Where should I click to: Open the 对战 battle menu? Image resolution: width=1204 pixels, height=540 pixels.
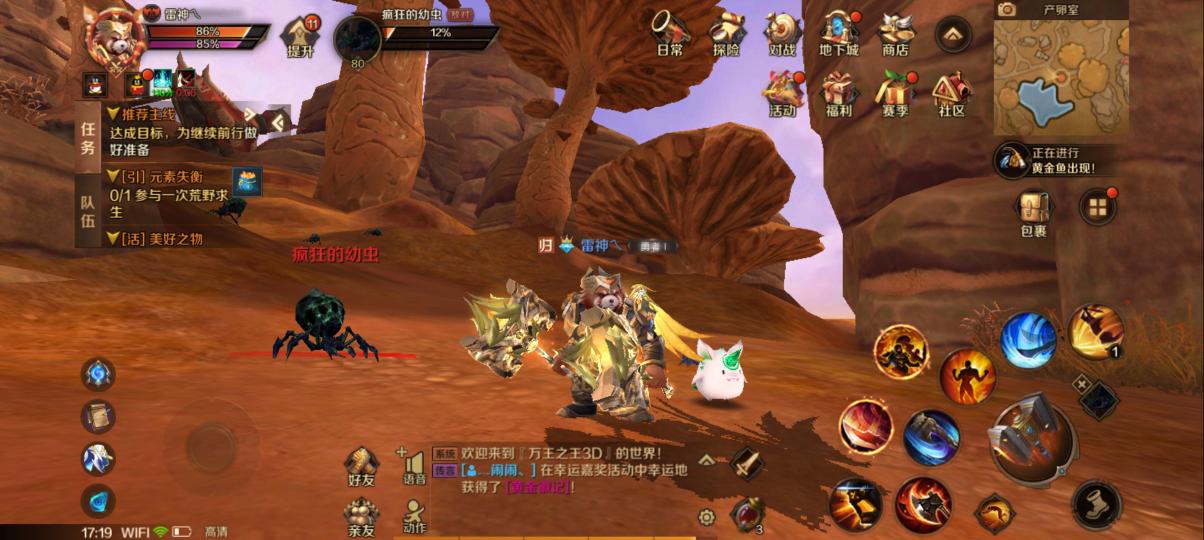pos(783,33)
